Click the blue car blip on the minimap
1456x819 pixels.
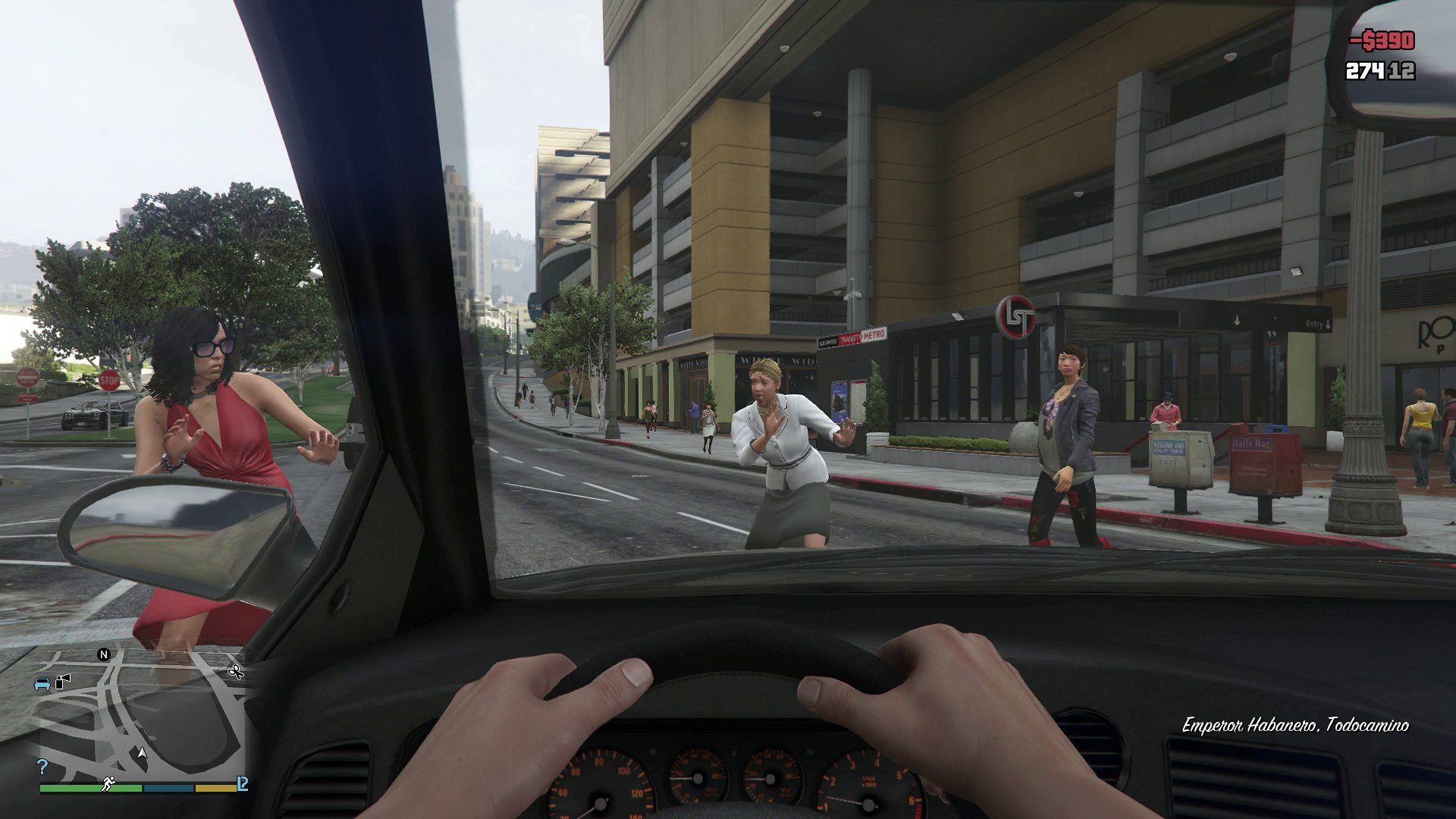42,683
